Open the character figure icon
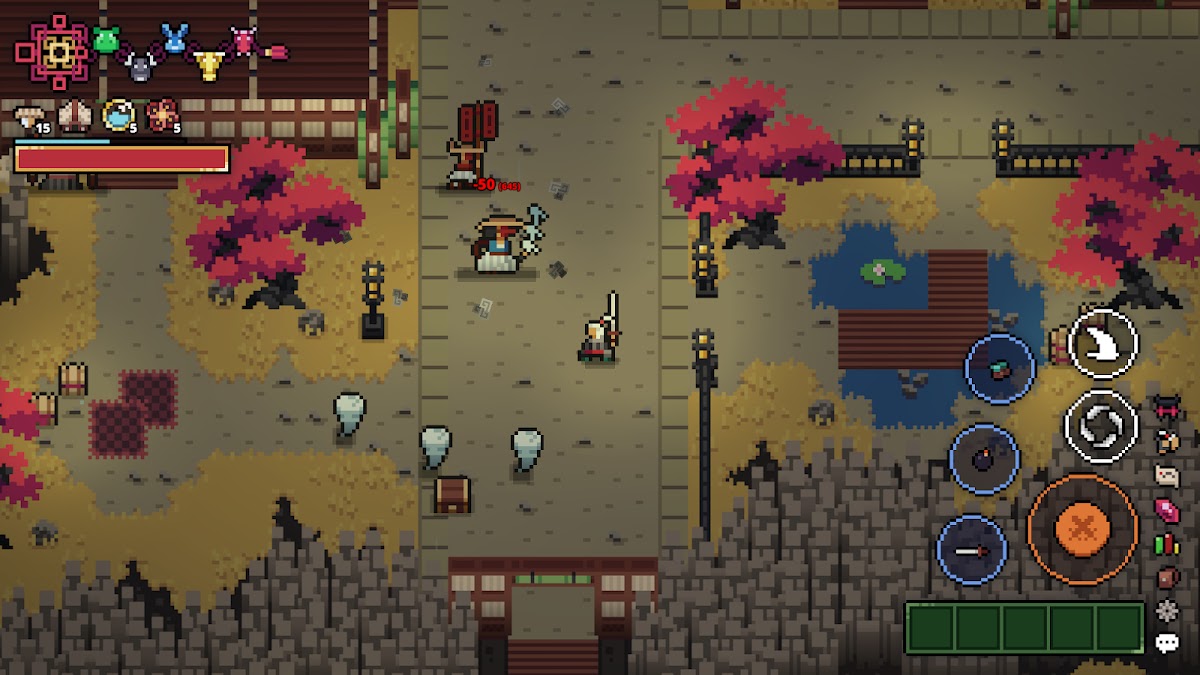This screenshot has width=1200, height=675. click(1167, 440)
